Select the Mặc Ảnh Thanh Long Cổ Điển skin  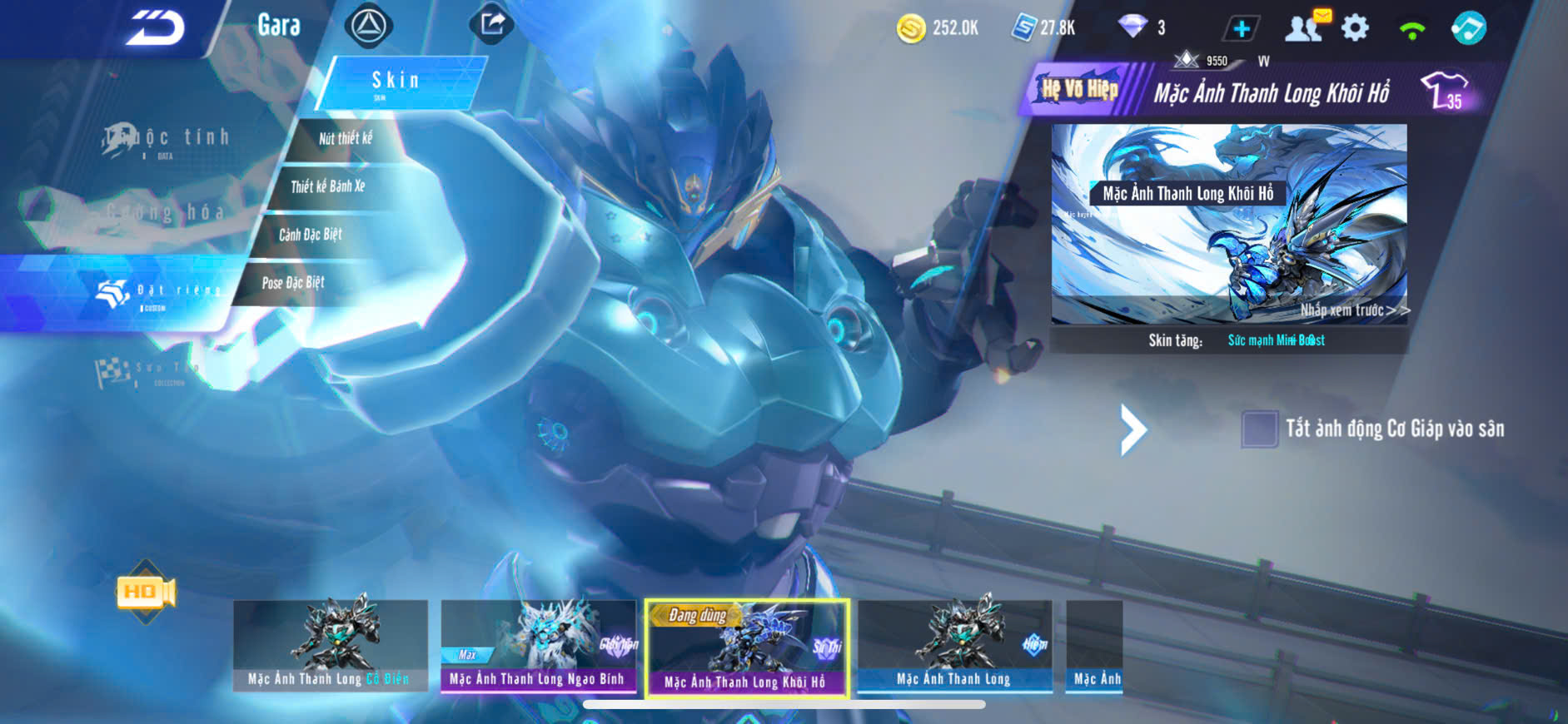[x=331, y=645]
